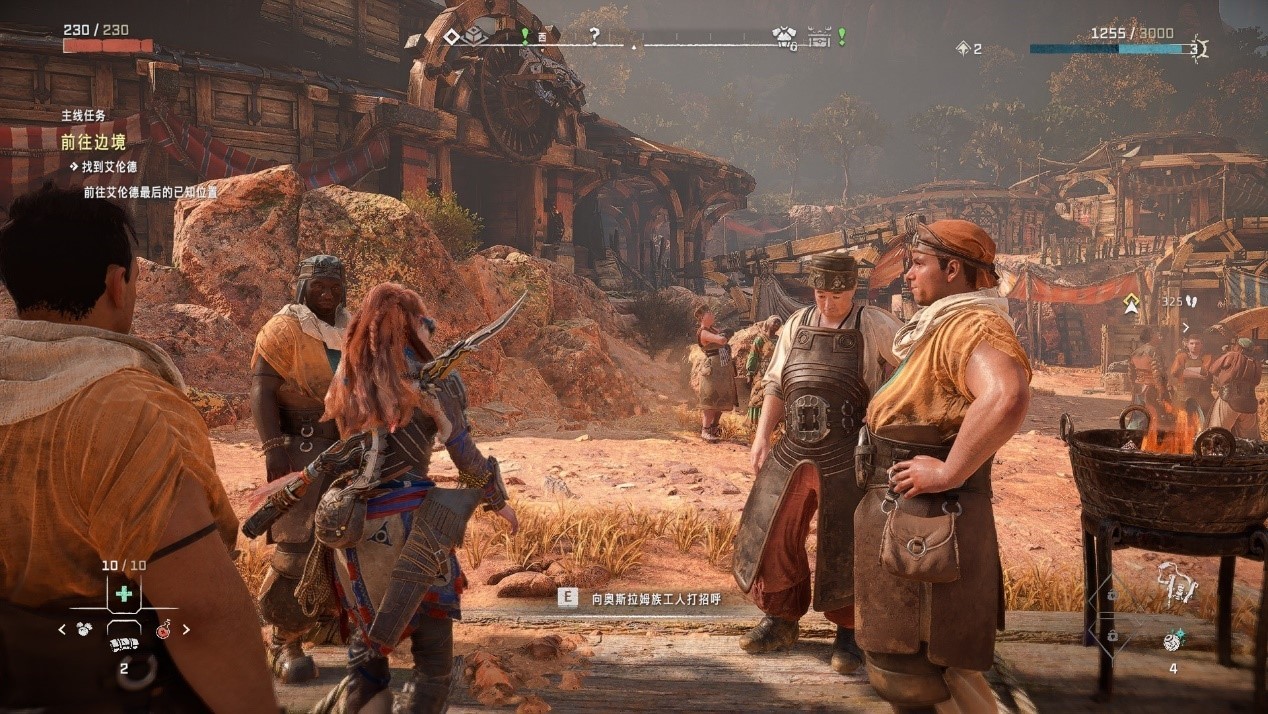The height and width of the screenshot is (714, 1268).
Task: Select the green medicinal berries cross icon
Action: click(x=124, y=594)
